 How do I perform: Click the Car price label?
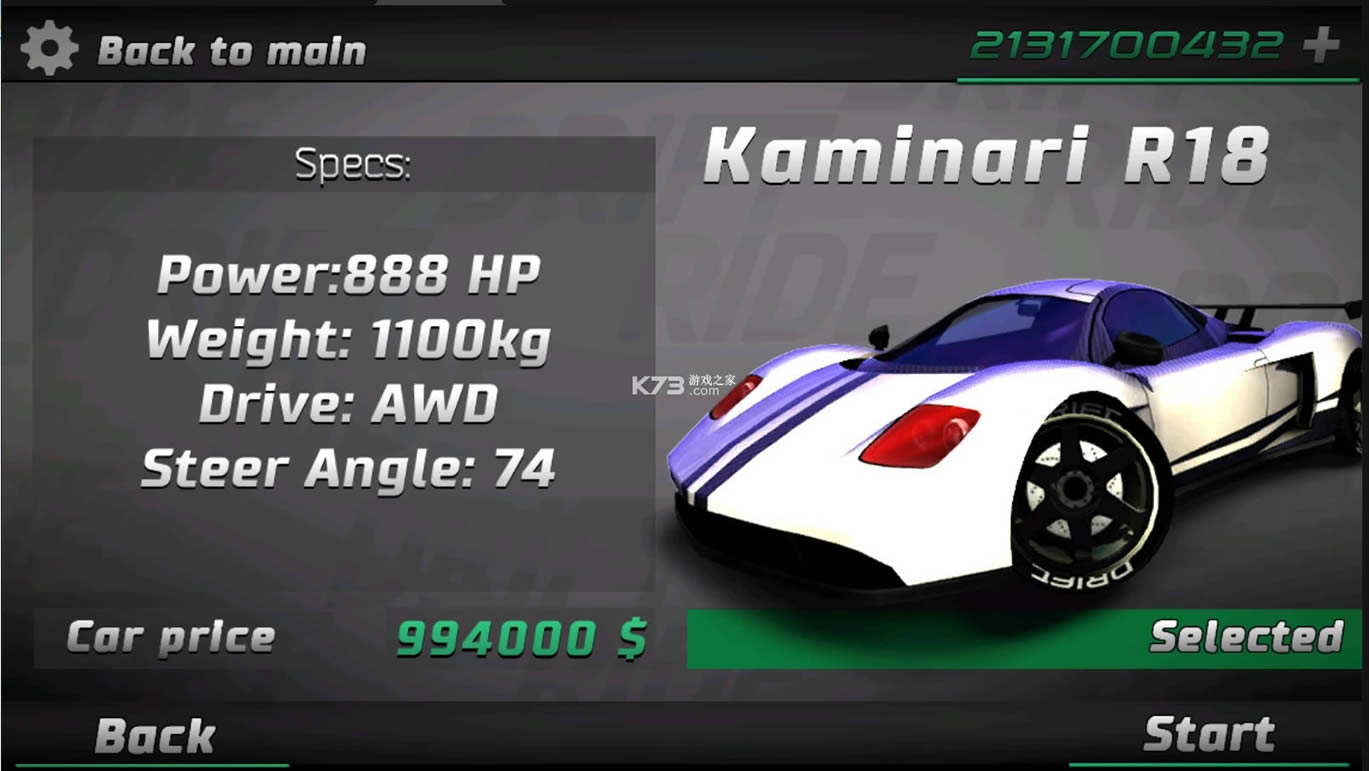click(x=168, y=637)
